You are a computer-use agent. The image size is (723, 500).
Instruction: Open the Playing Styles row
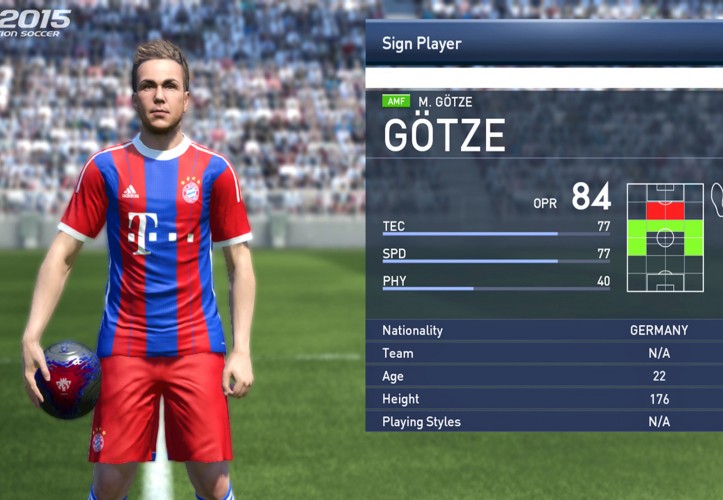coord(543,421)
